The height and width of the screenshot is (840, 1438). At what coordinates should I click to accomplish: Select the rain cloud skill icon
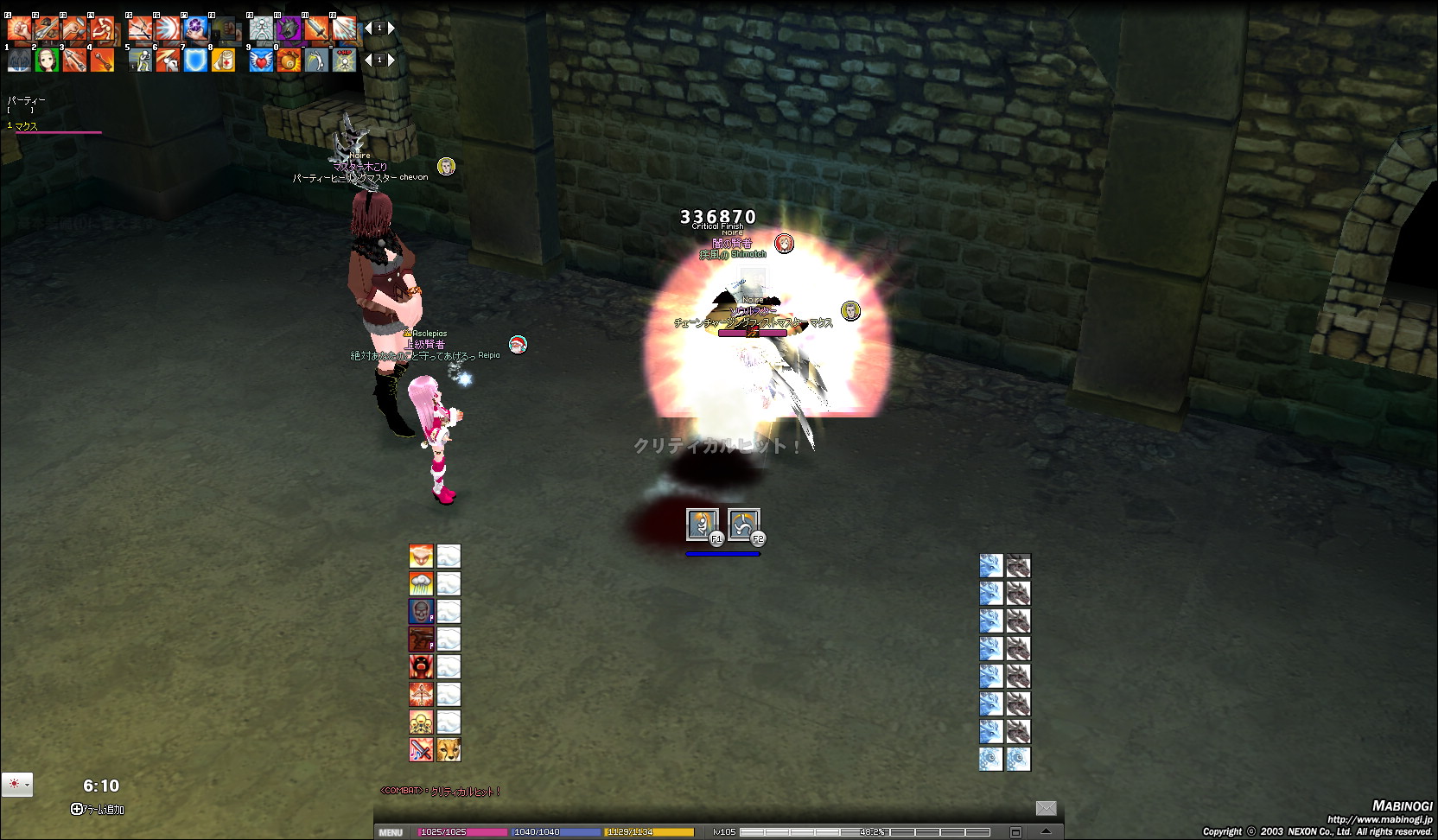[x=421, y=583]
